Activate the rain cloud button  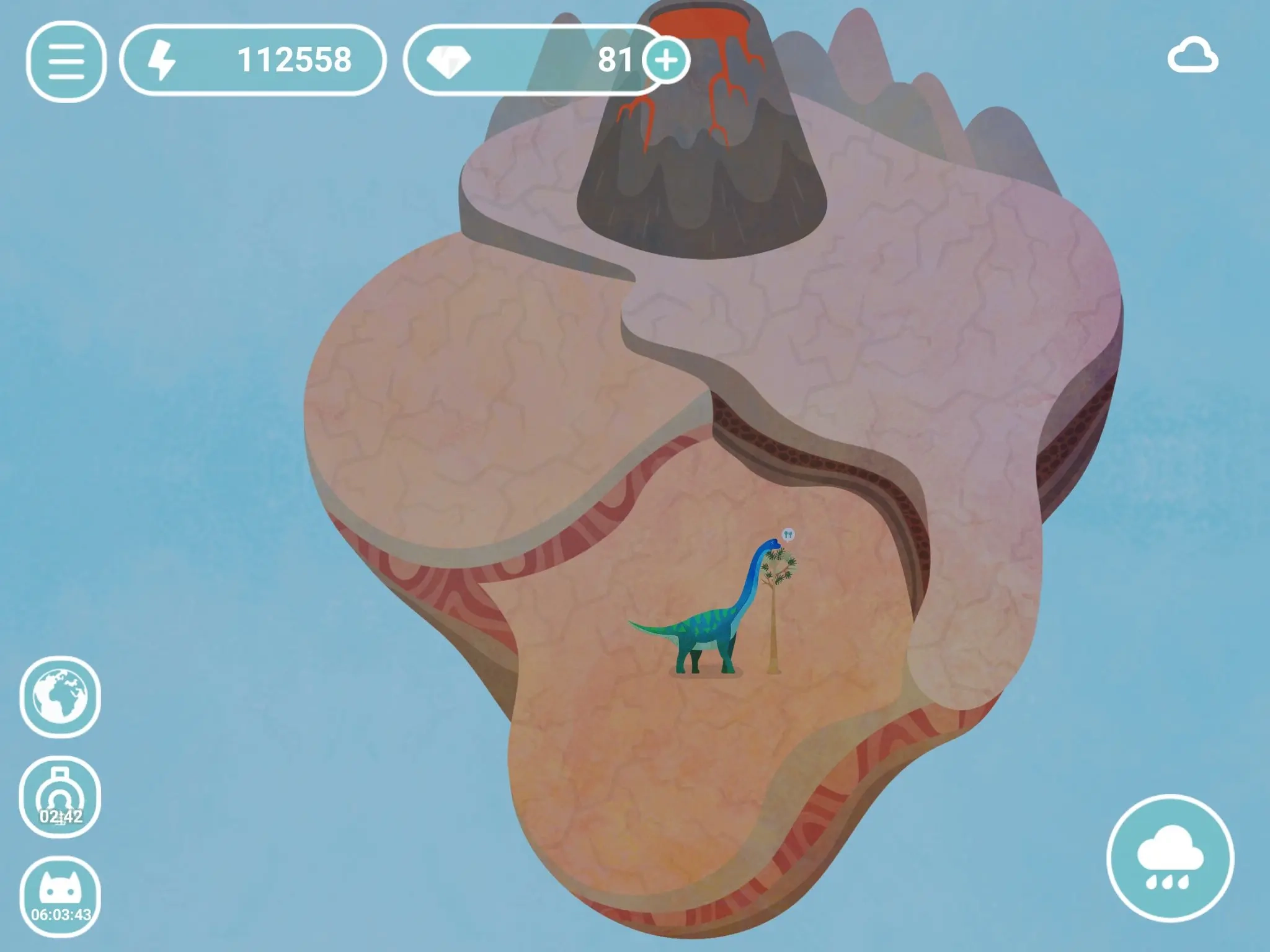pyautogui.click(x=1170, y=858)
